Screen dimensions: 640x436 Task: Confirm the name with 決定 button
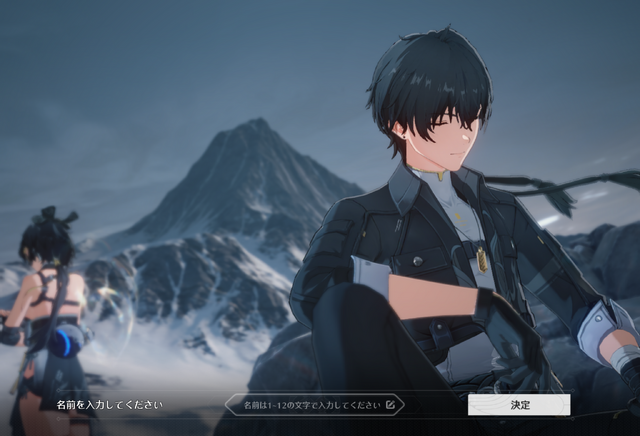pos(519,405)
